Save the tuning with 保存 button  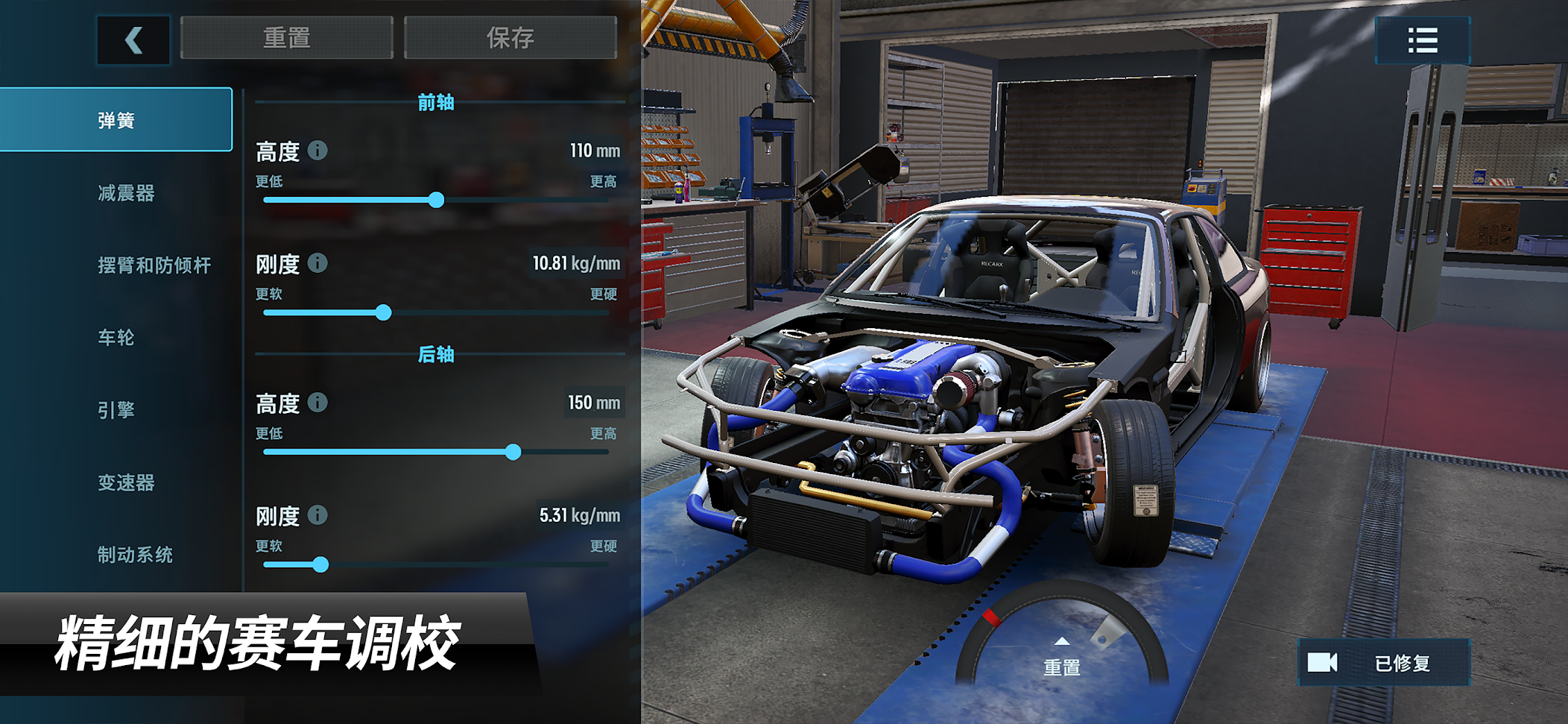coord(510,38)
